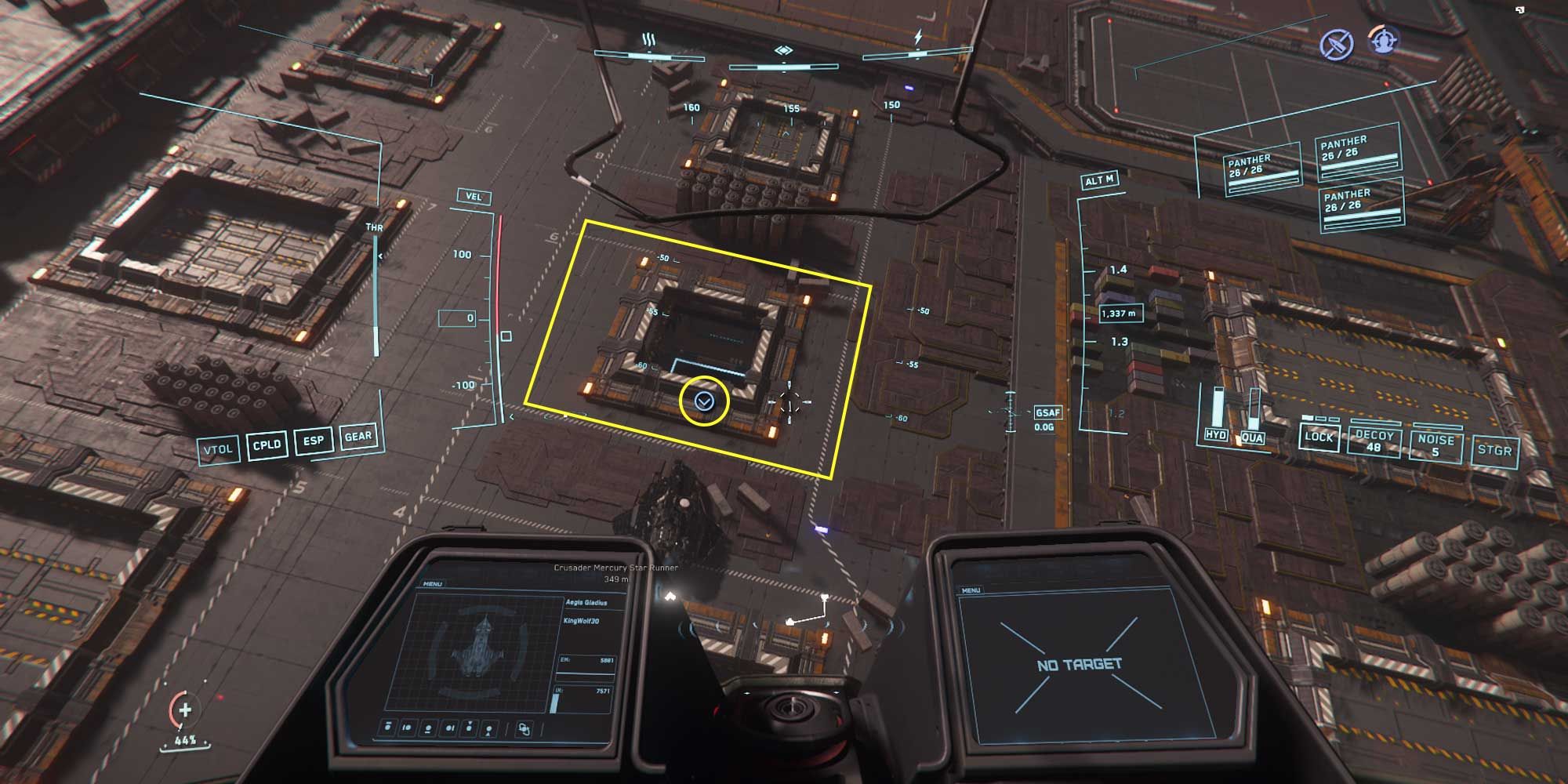Click the power lightning icon above the right HUD bar
This screenshot has width=1568, height=784.
tap(918, 36)
